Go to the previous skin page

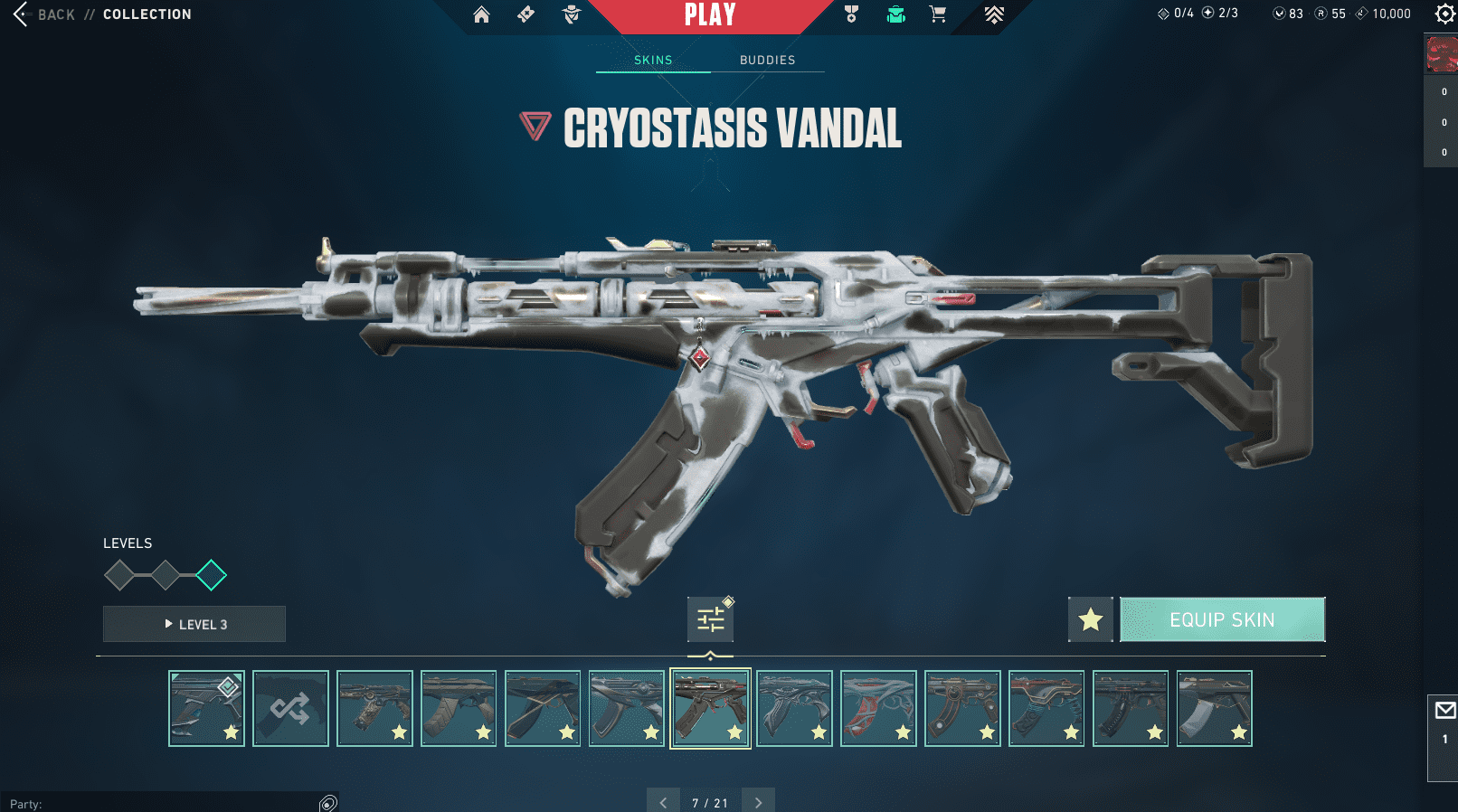point(663,802)
